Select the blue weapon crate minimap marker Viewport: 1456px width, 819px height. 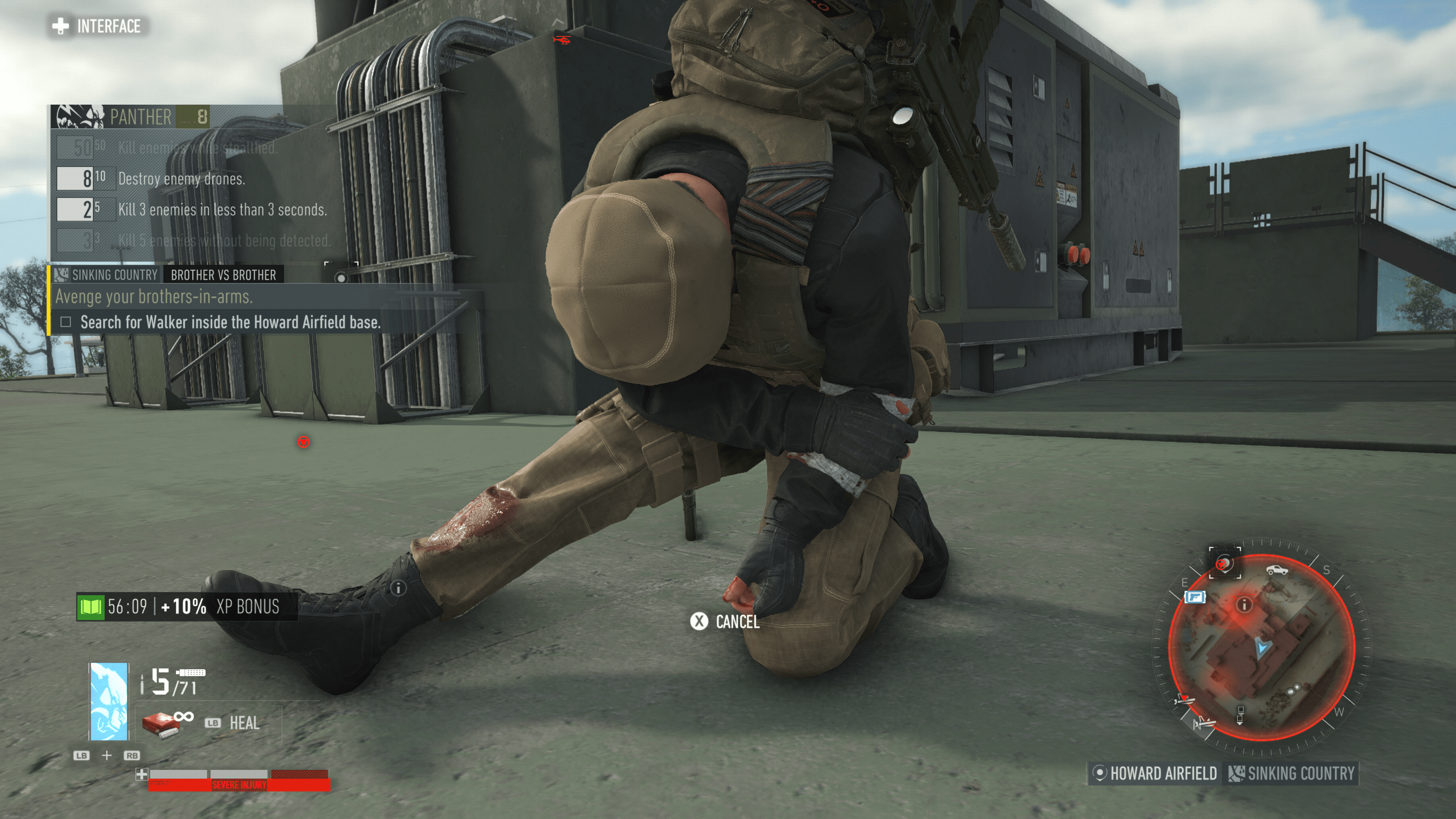coord(1195,597)
